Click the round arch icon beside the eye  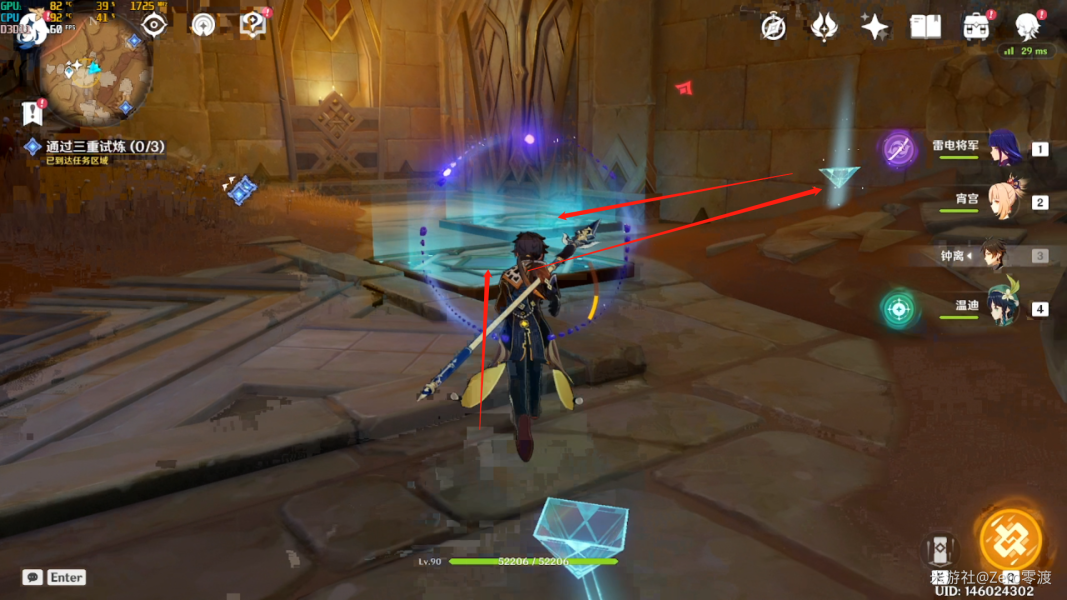[x=203, y=25]
